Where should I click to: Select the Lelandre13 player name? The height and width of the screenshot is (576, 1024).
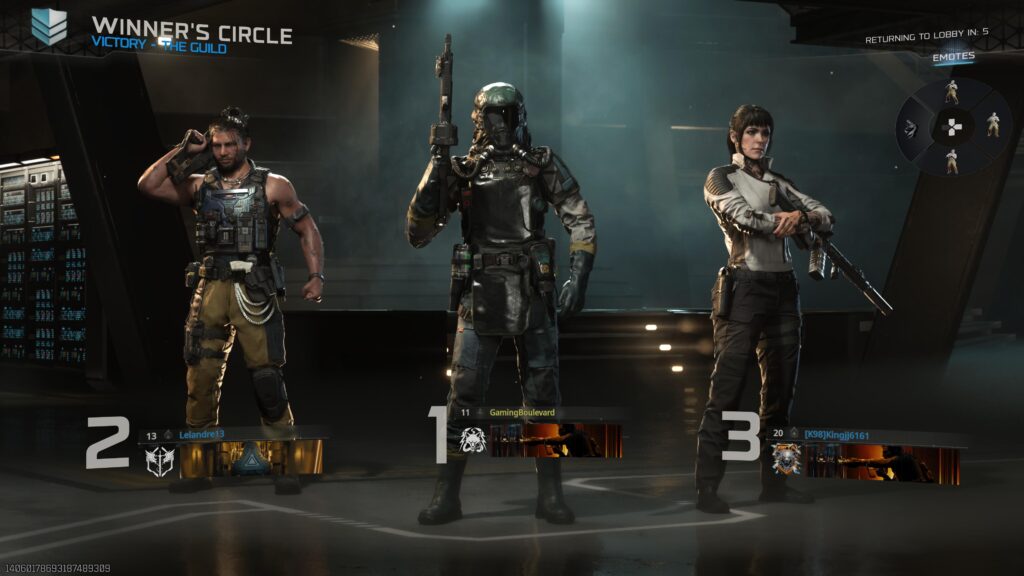point(202,435)
